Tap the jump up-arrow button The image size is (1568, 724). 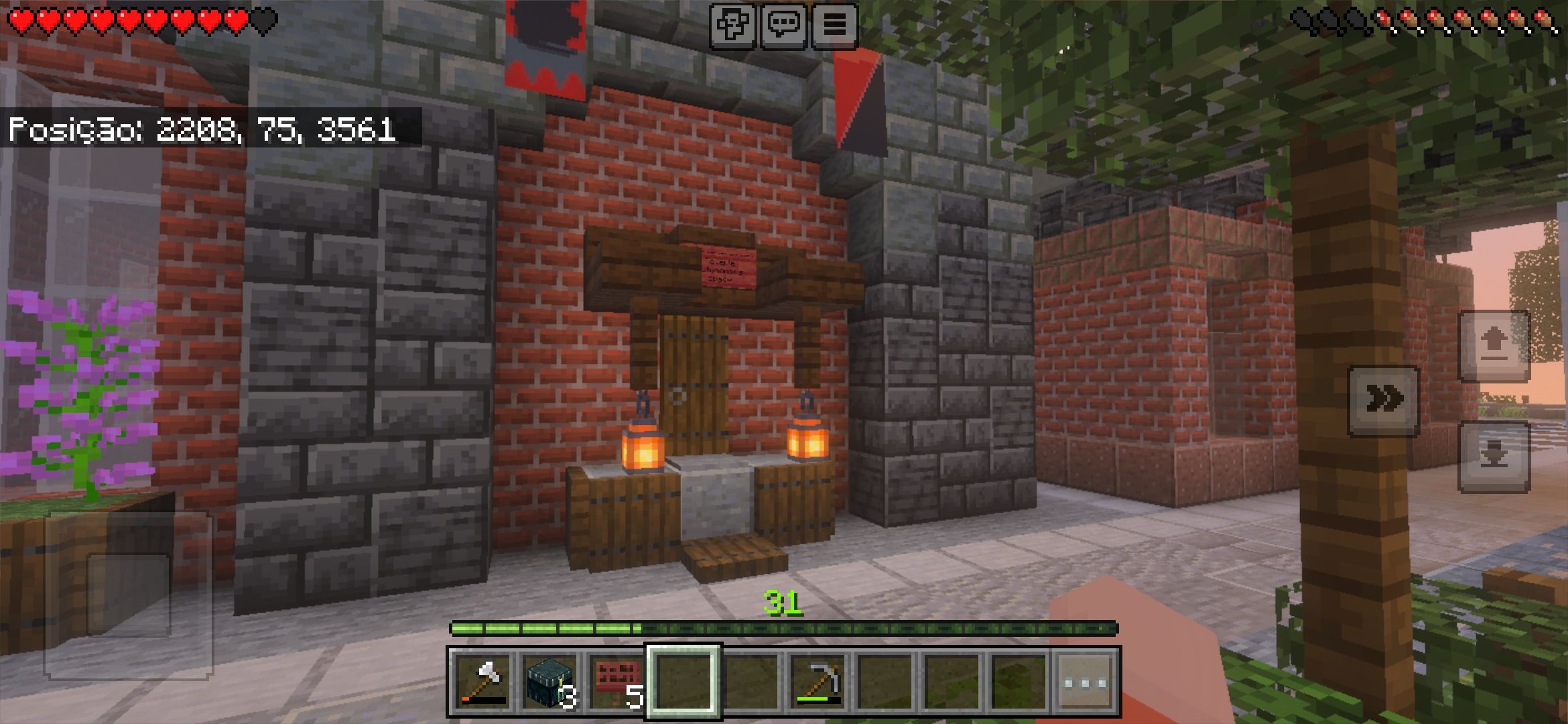tap(1494, 345)
